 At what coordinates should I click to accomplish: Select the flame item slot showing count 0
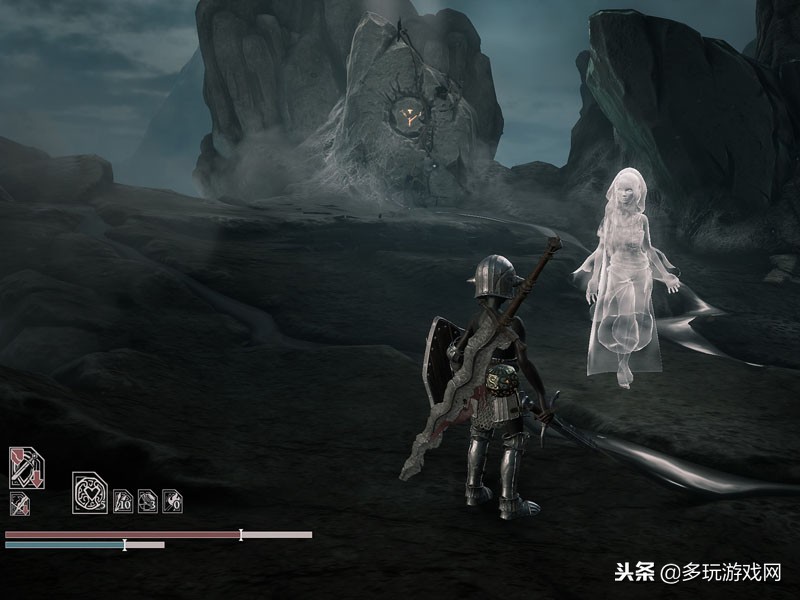click(172, 500)
